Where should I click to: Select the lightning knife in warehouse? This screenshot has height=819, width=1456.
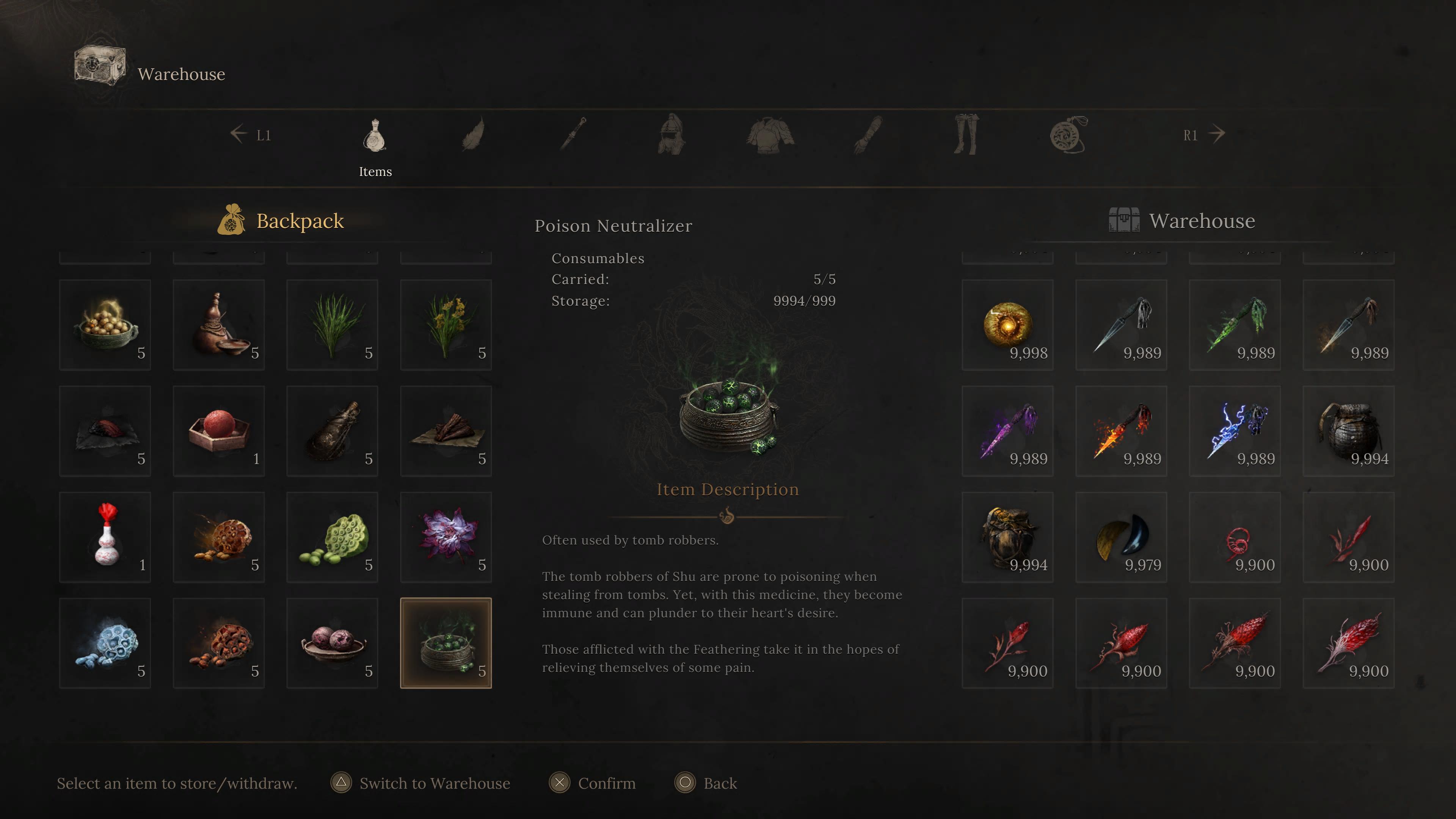click(x=1235, y=431)
